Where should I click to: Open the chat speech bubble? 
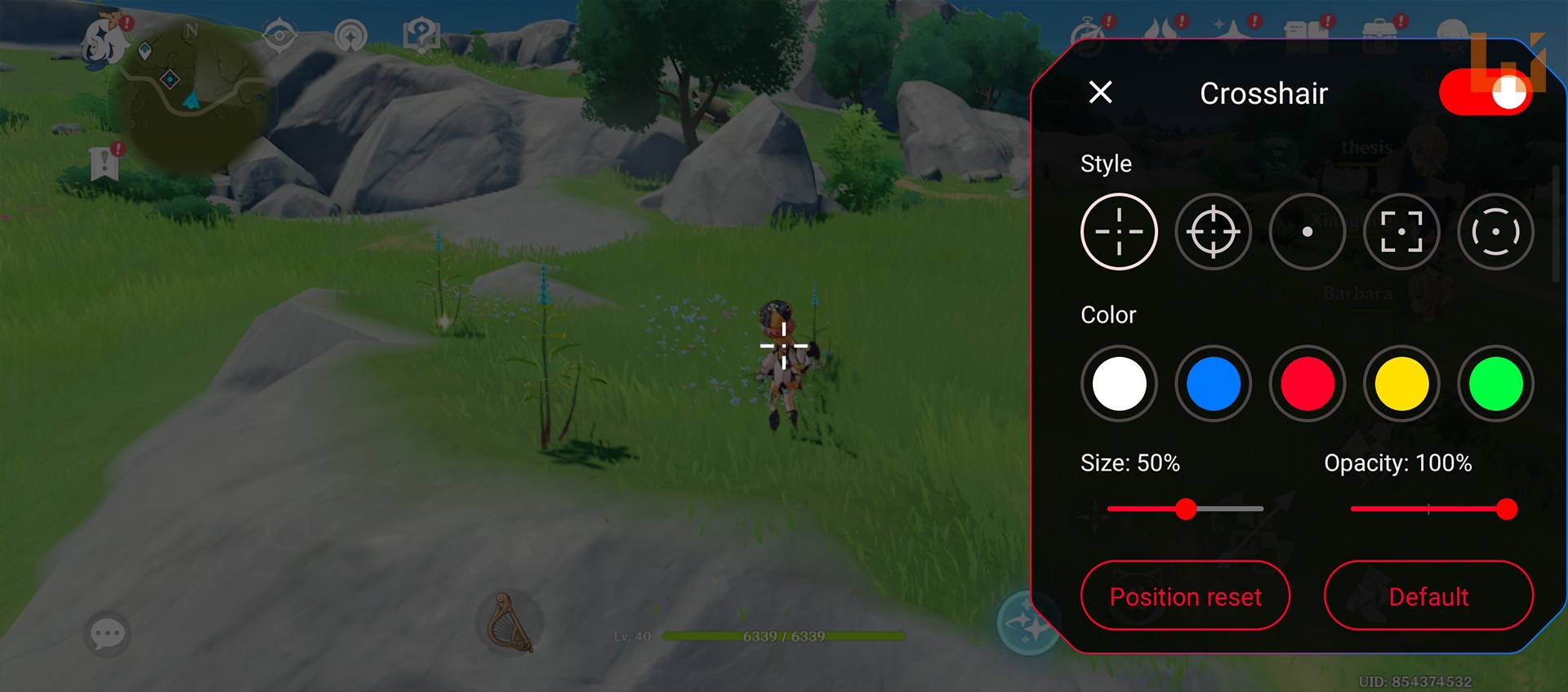(x=107, y=633)
